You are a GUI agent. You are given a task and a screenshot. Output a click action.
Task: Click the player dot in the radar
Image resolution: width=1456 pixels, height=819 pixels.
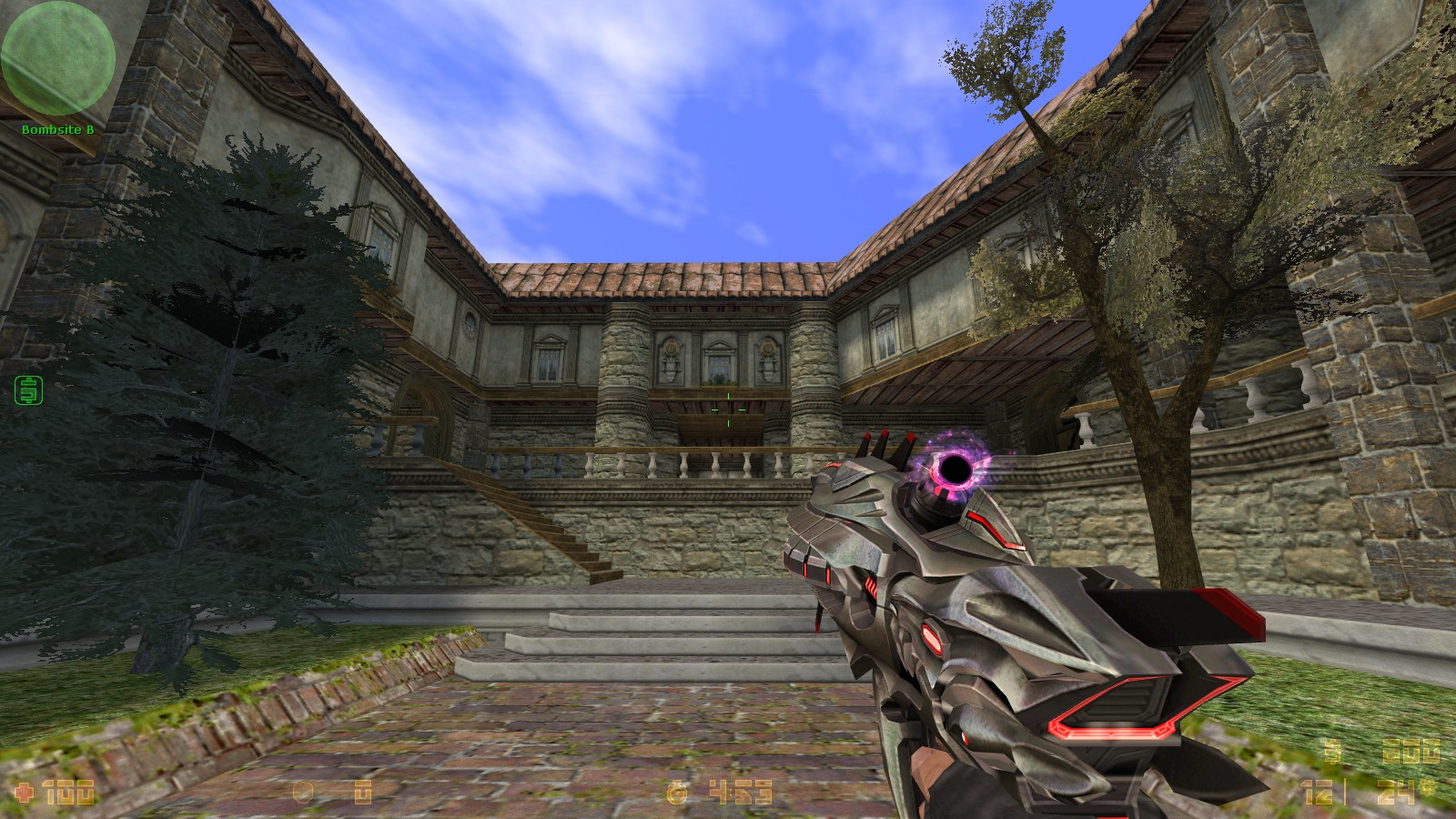tap(57, 60)
